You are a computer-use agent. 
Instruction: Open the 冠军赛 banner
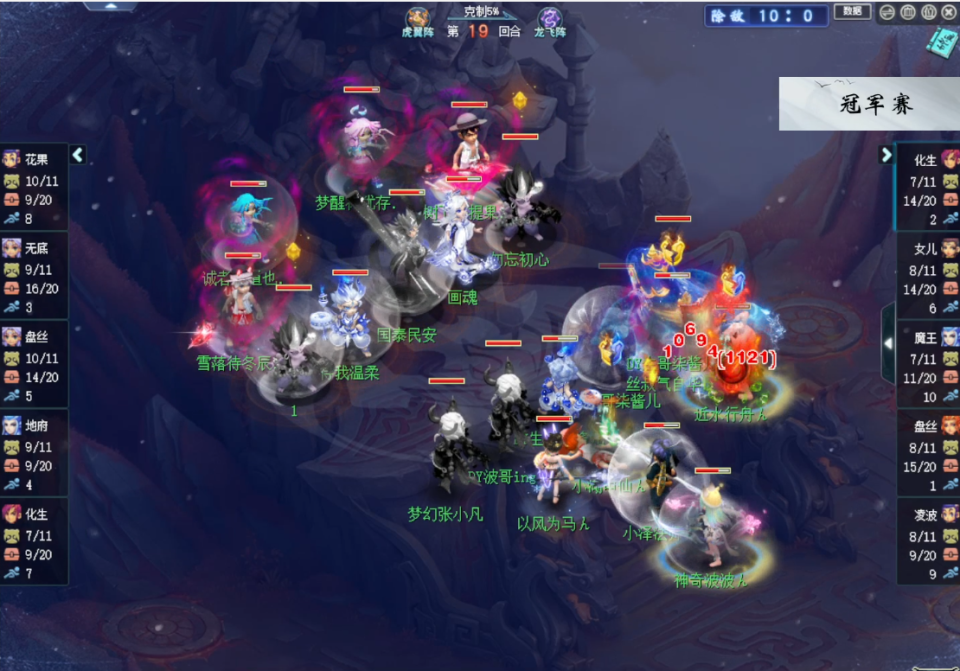(x=868, y=104)
